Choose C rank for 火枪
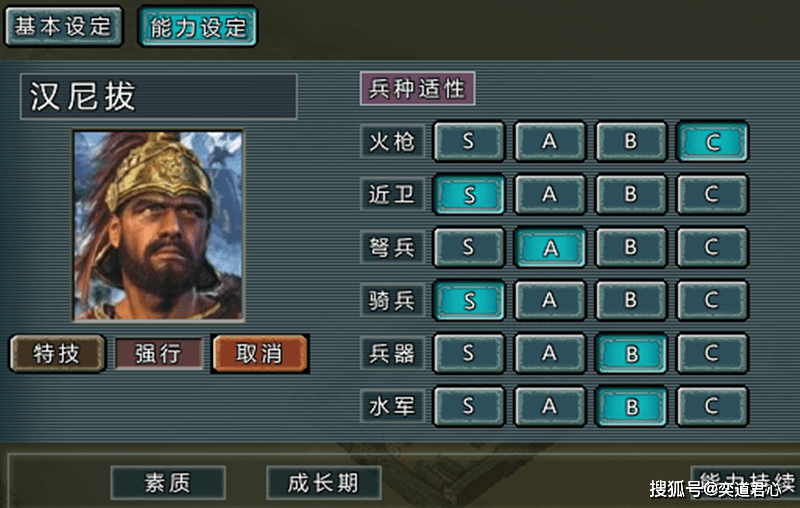 tap(712, 142)
